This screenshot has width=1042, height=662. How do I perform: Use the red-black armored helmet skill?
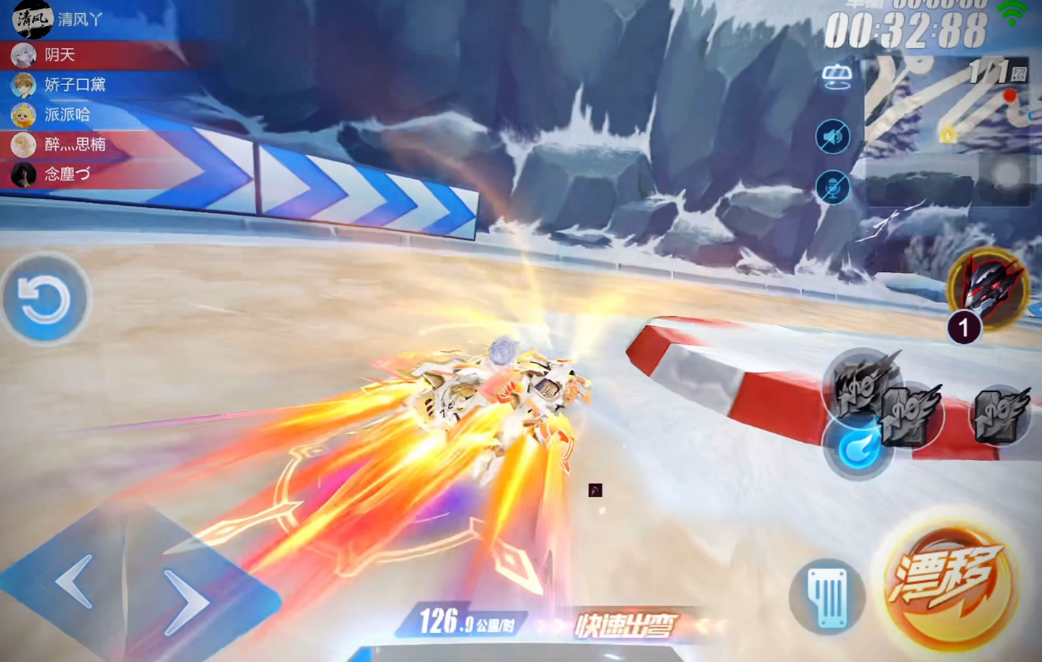(988, 288)
